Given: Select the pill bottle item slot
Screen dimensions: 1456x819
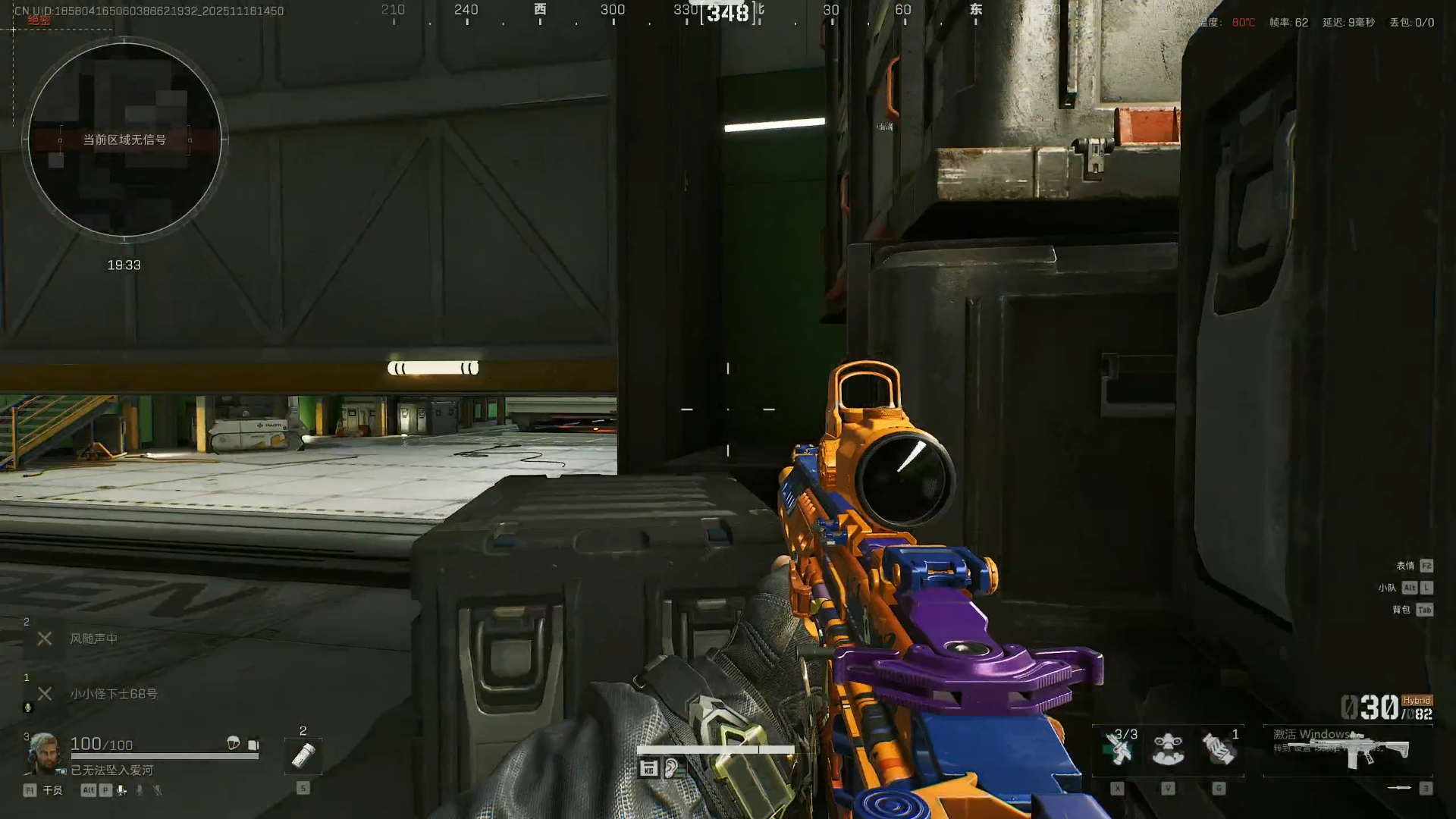Looking at the screenshot, I should tap(303, 755).
